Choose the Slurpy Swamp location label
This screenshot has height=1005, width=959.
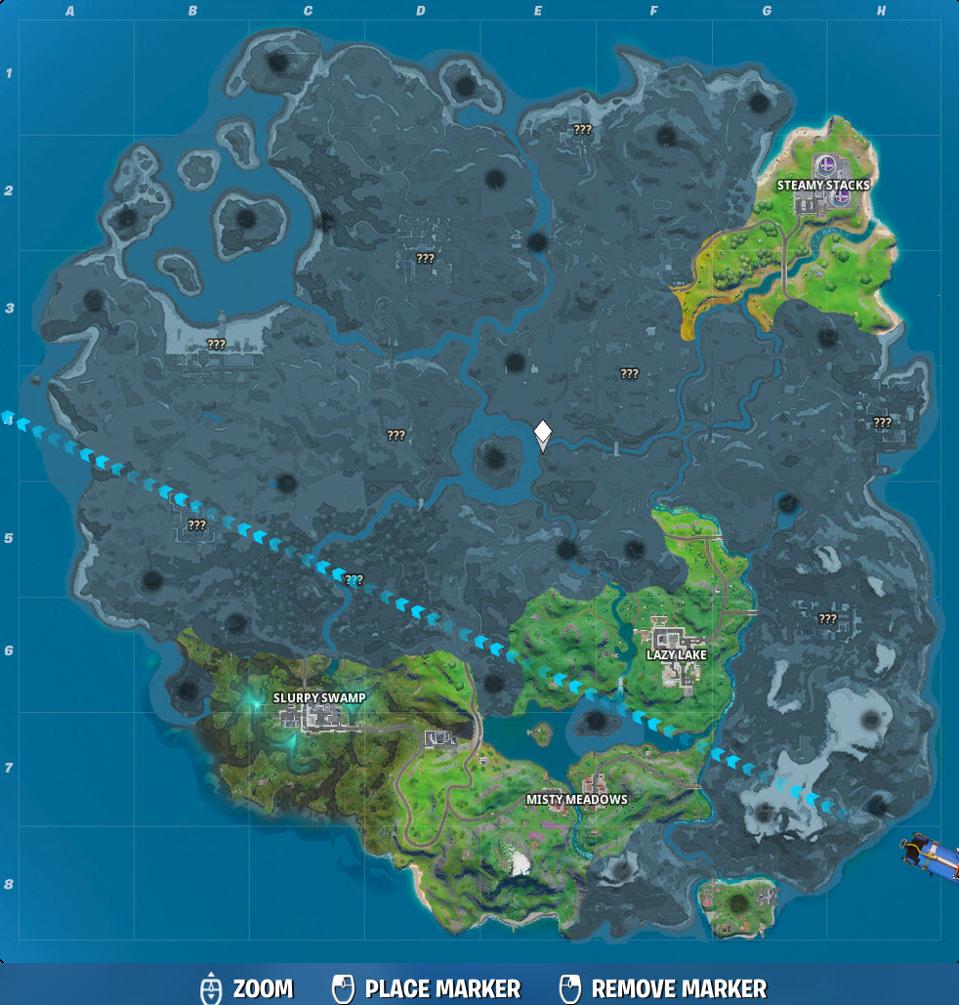click(319, 697)
